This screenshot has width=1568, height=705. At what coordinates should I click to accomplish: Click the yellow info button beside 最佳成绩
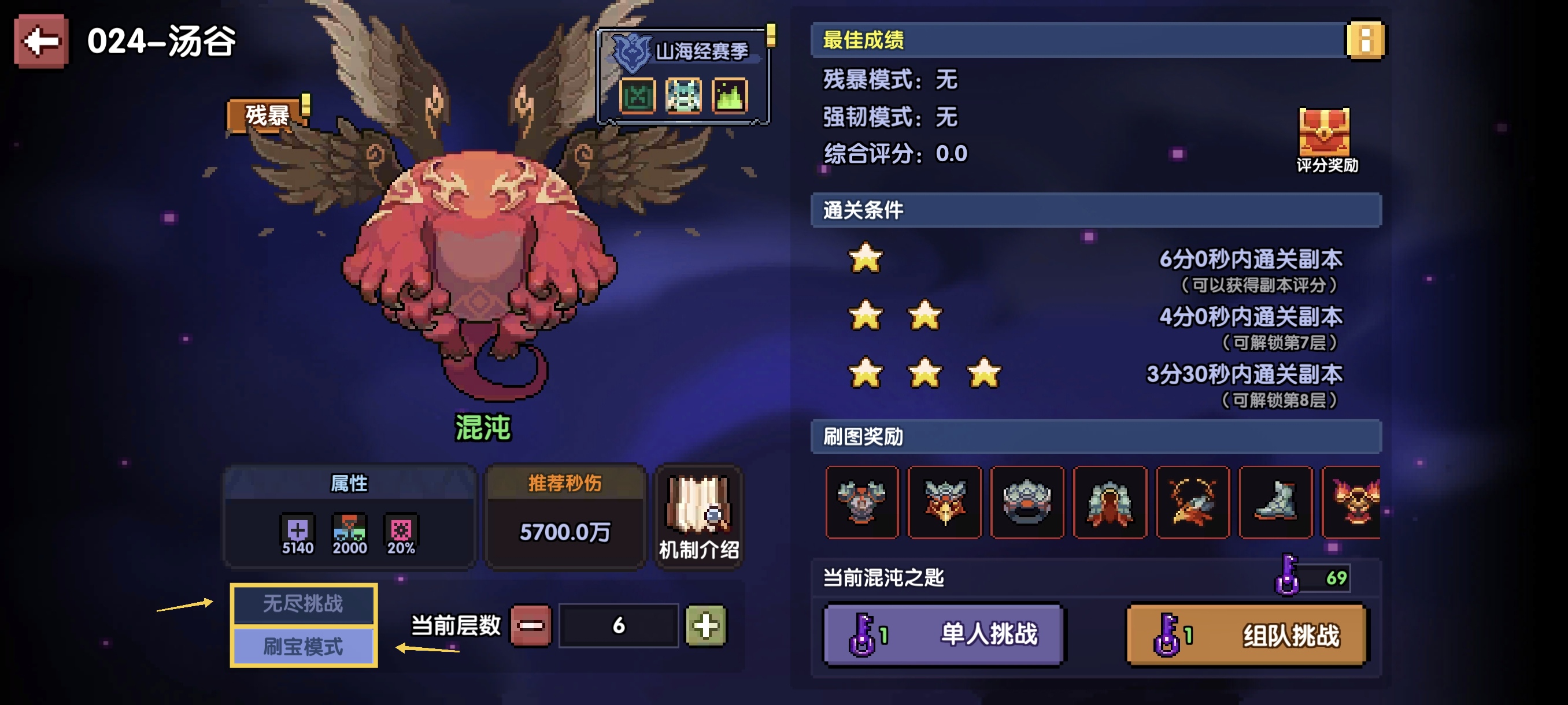(1364, 40)
